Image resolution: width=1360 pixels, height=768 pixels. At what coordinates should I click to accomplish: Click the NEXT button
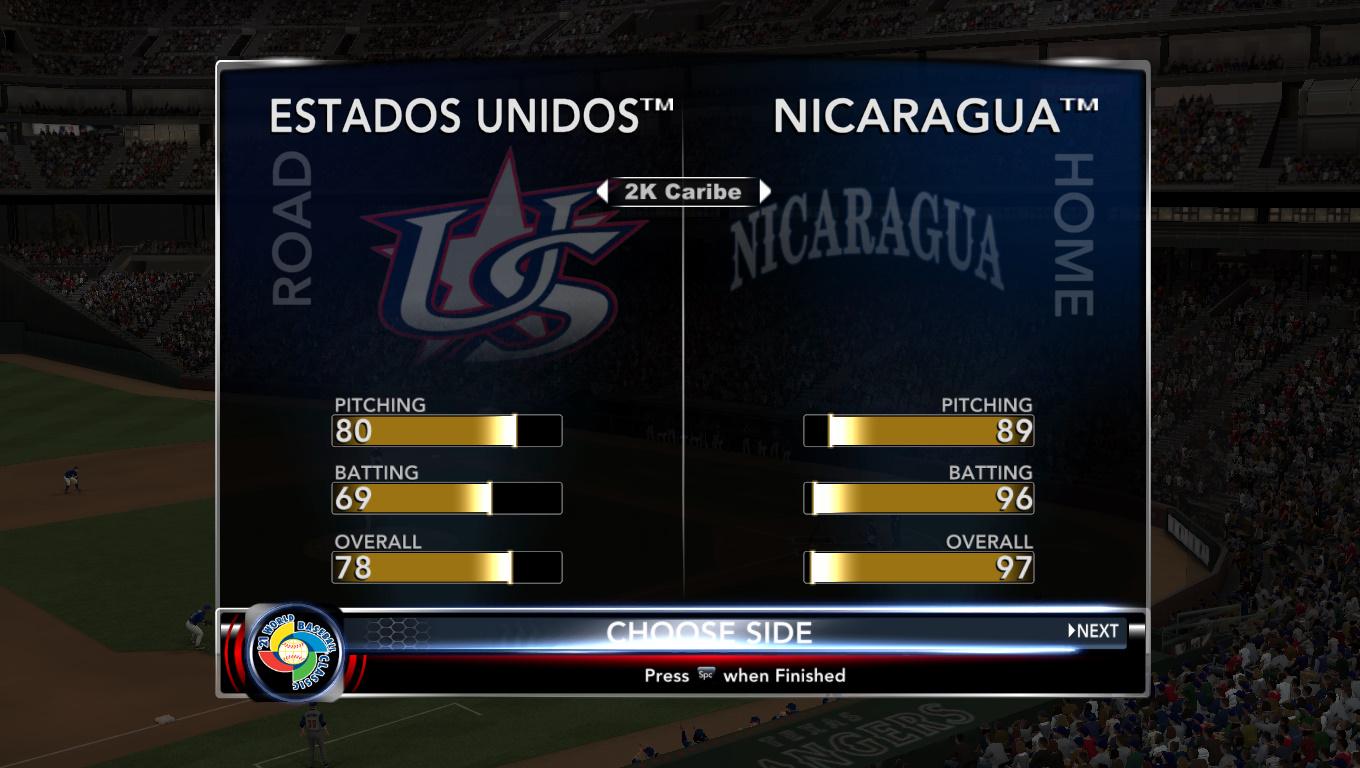(x=1094, y=631)
